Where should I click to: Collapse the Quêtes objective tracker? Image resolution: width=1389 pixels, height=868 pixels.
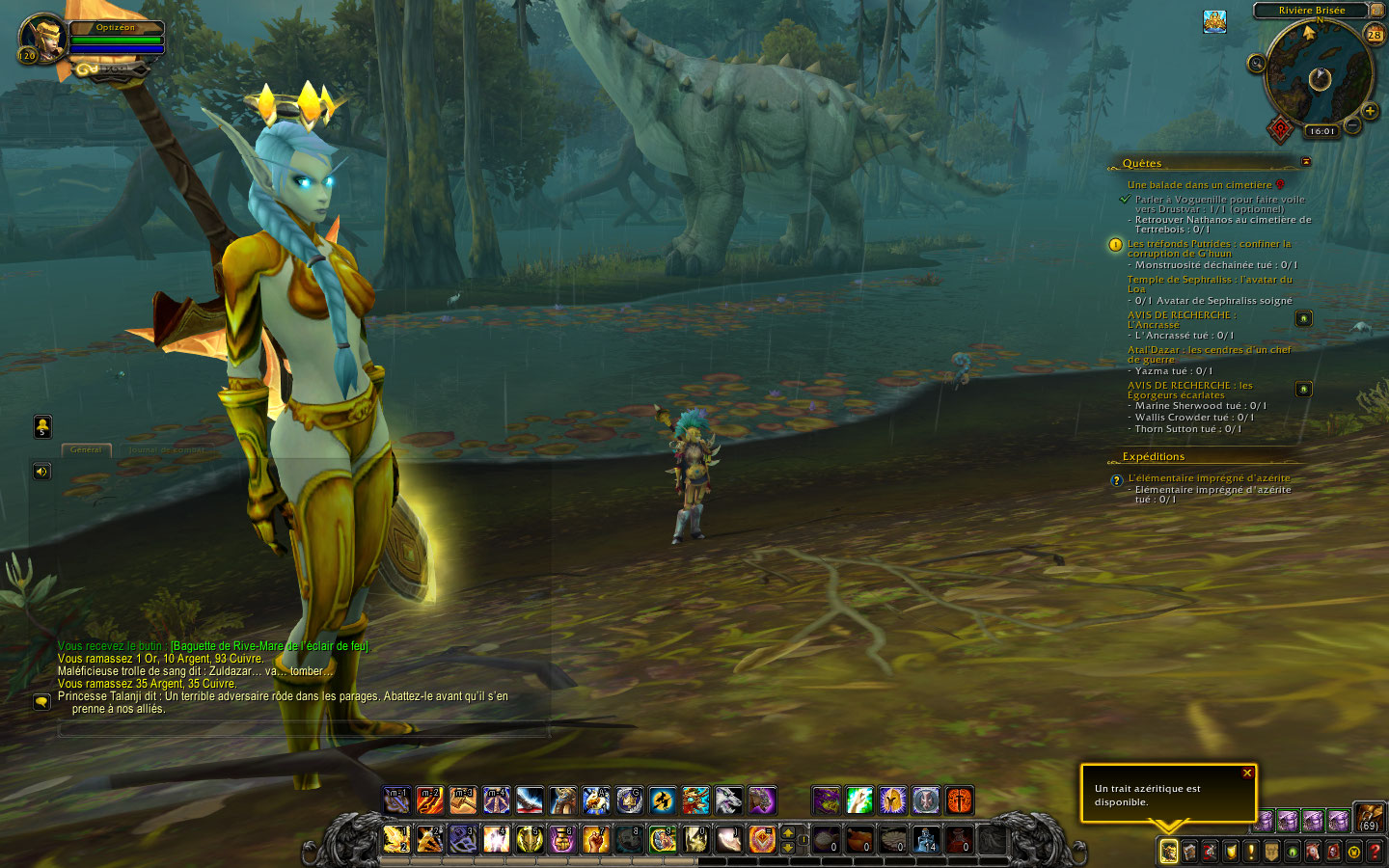(x=1306, y=162)
